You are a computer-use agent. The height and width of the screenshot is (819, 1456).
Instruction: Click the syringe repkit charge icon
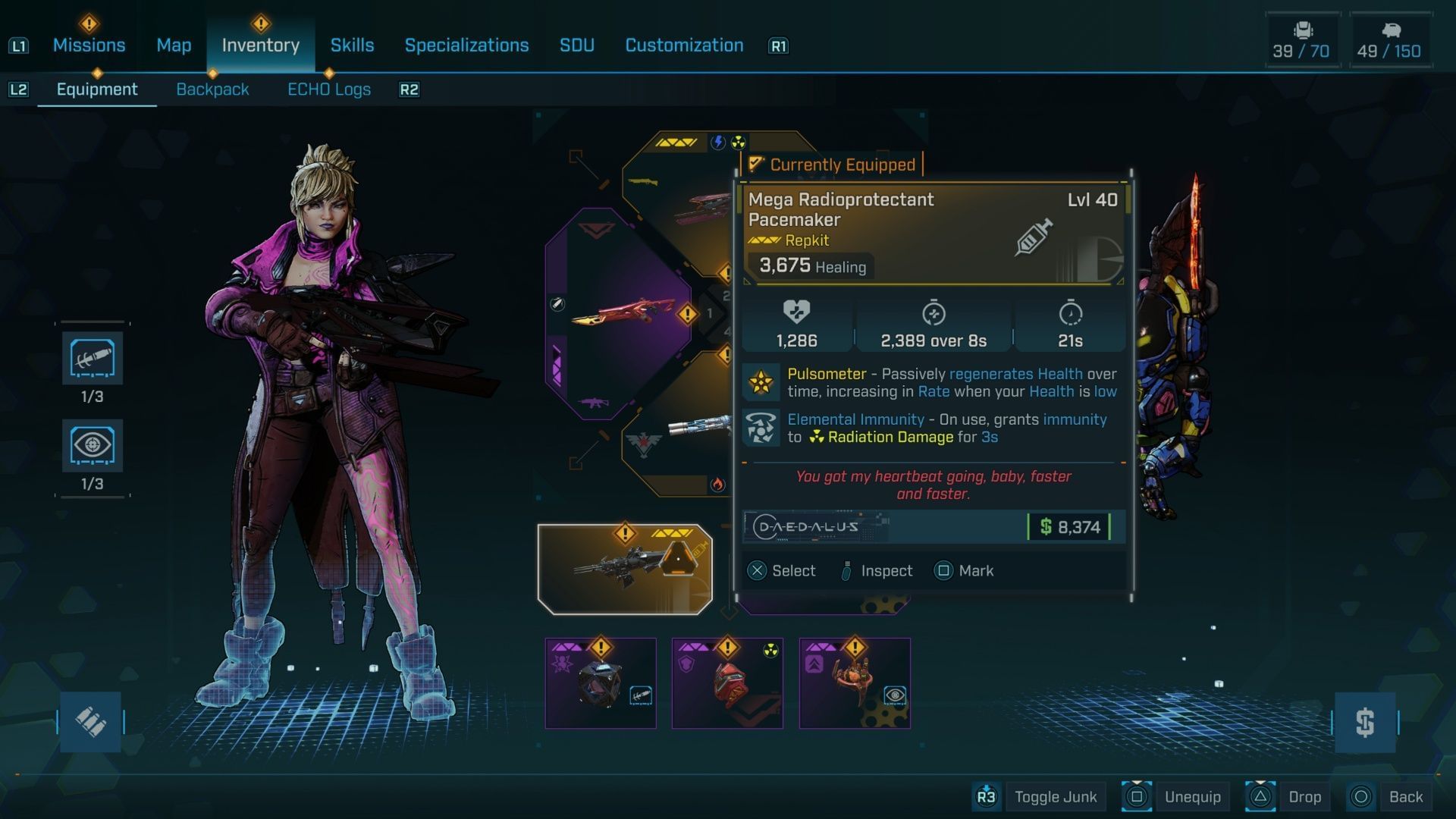[x=93, y=359]
